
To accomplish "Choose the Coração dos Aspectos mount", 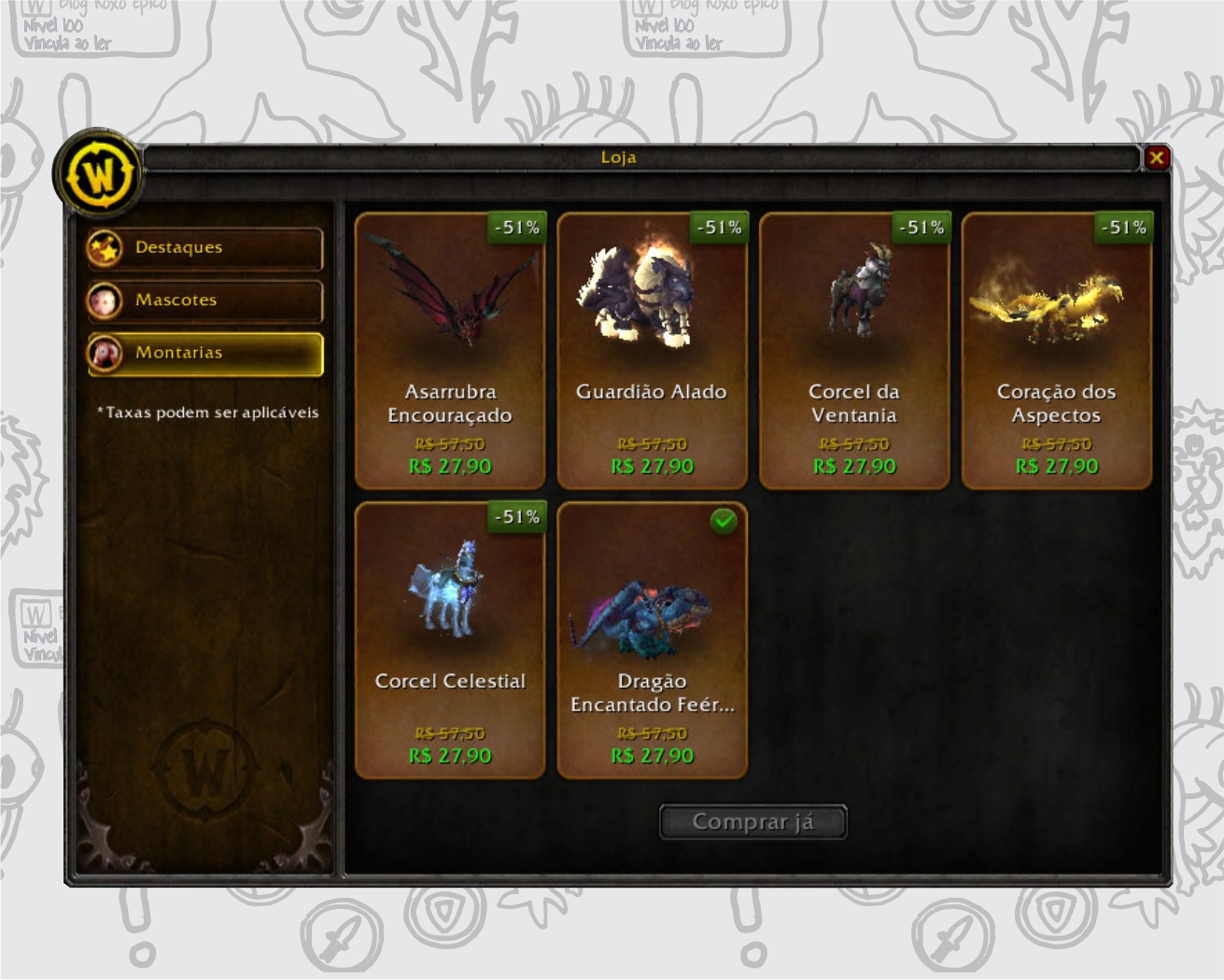I will pos(1056,351).
